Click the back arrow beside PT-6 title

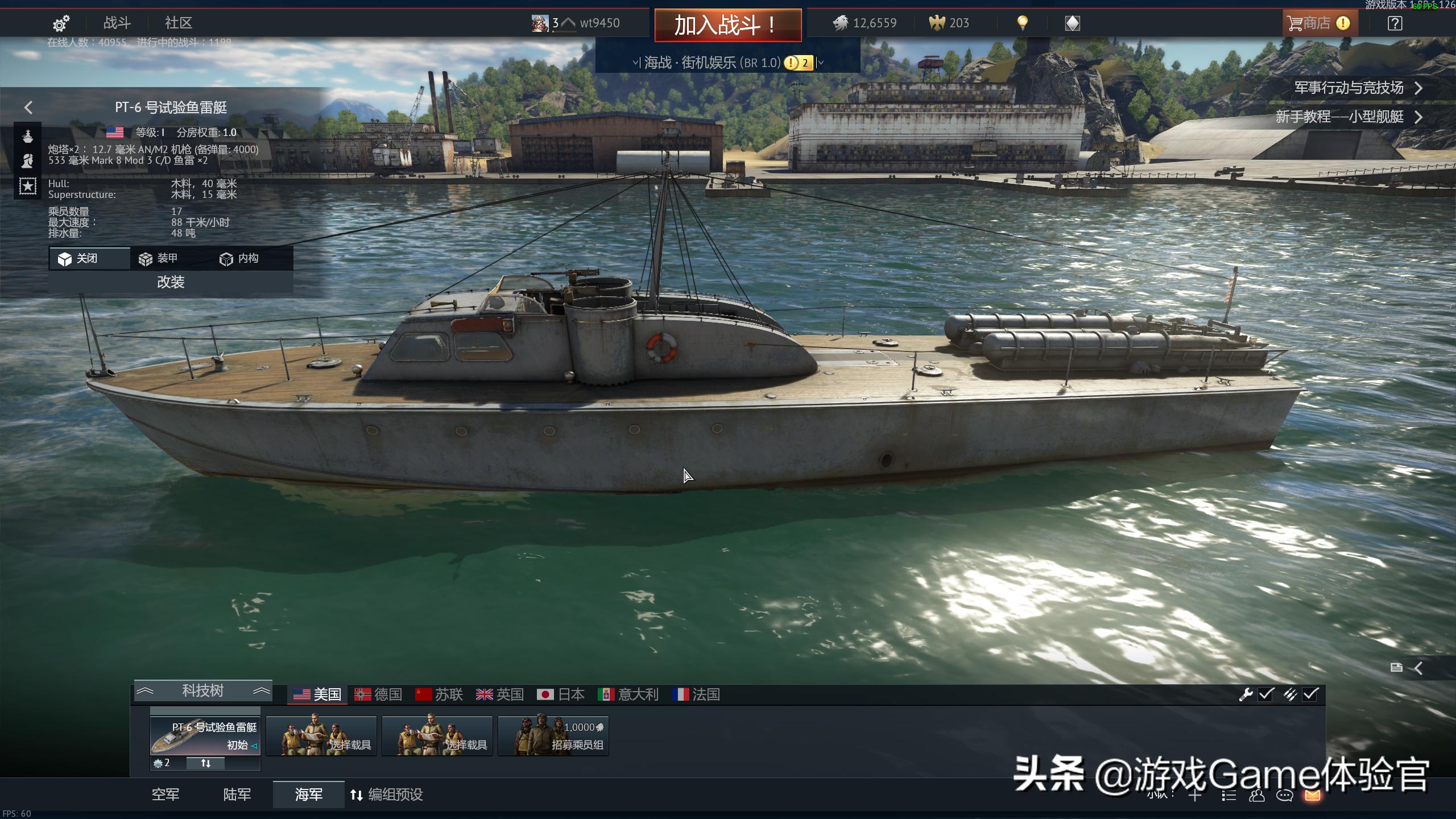click(28, 107)
